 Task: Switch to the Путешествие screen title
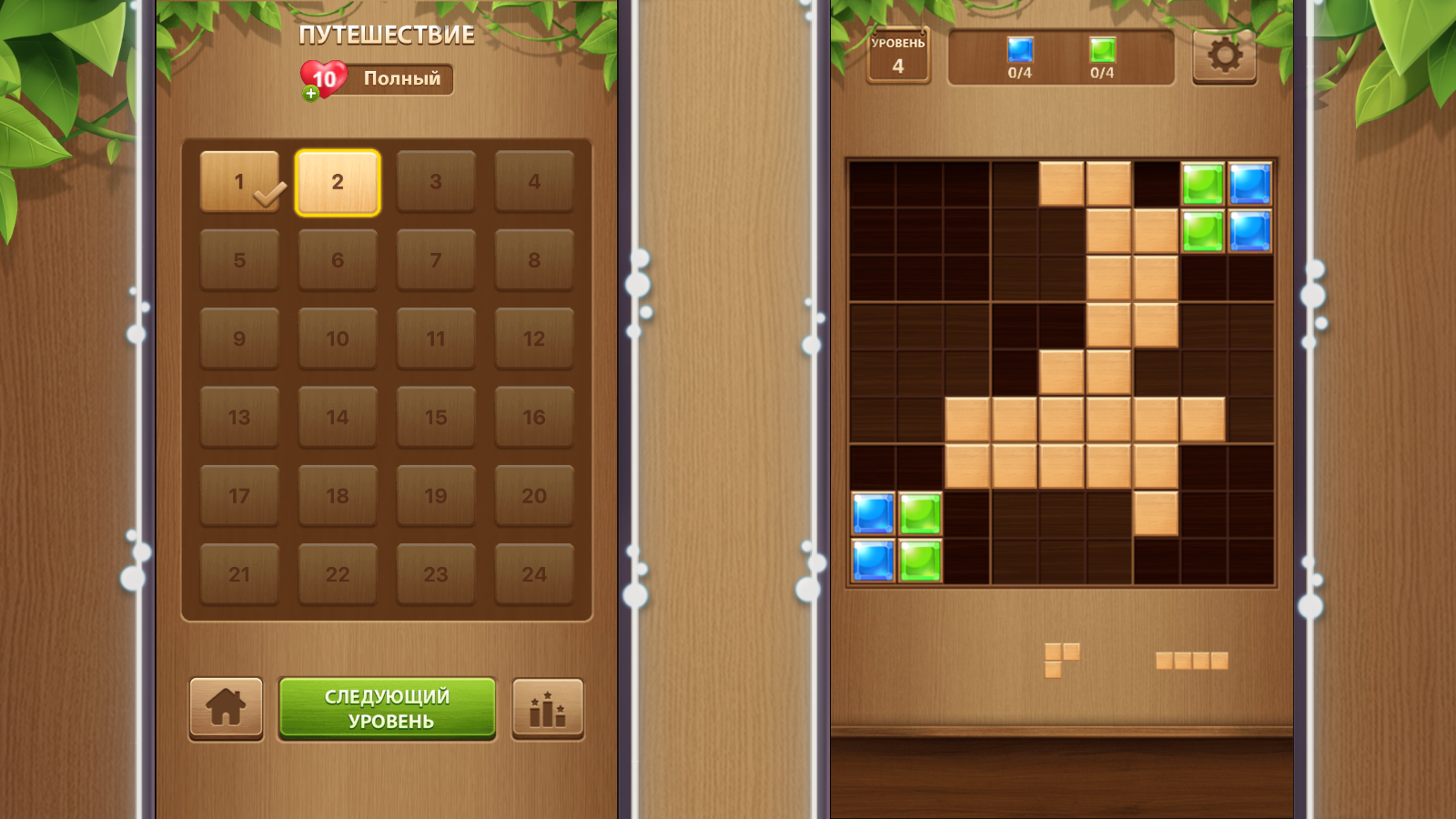(386, 35)
